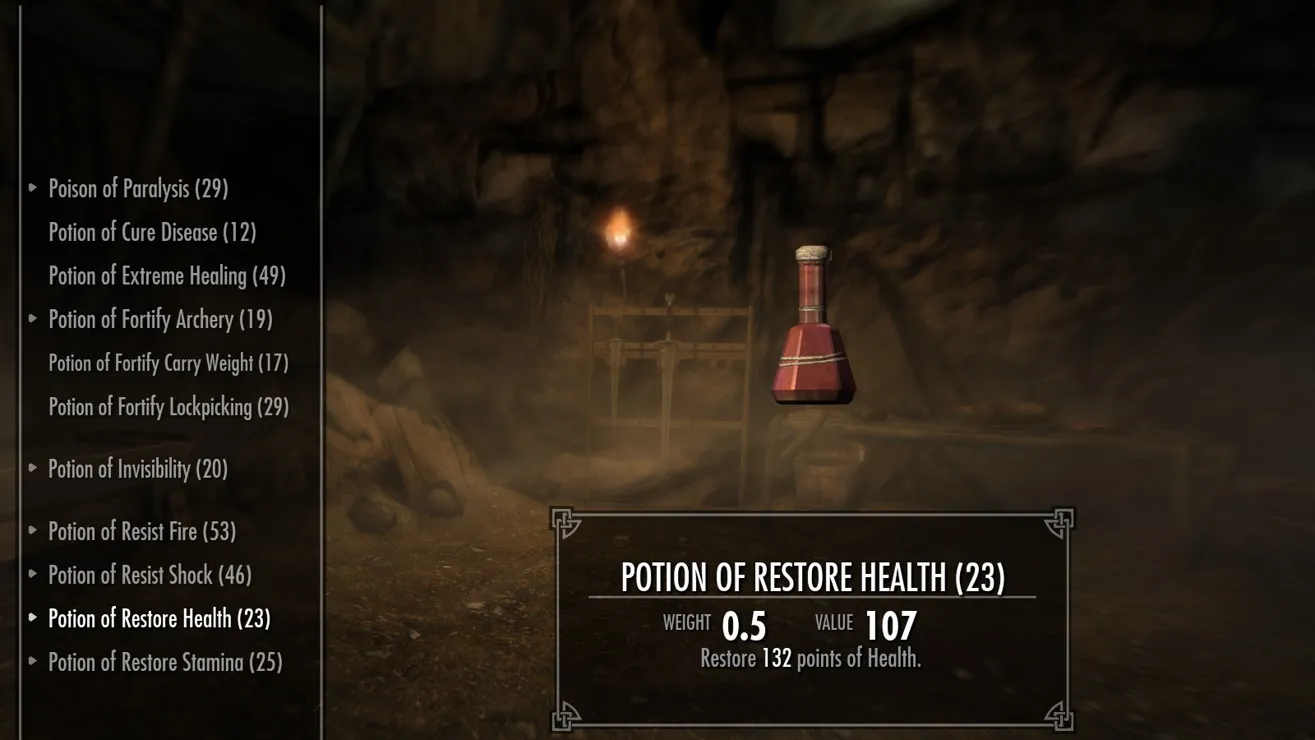Select Potion of Extreme Healing
The image size is (1315, 740).
click(x=167, y=276)
